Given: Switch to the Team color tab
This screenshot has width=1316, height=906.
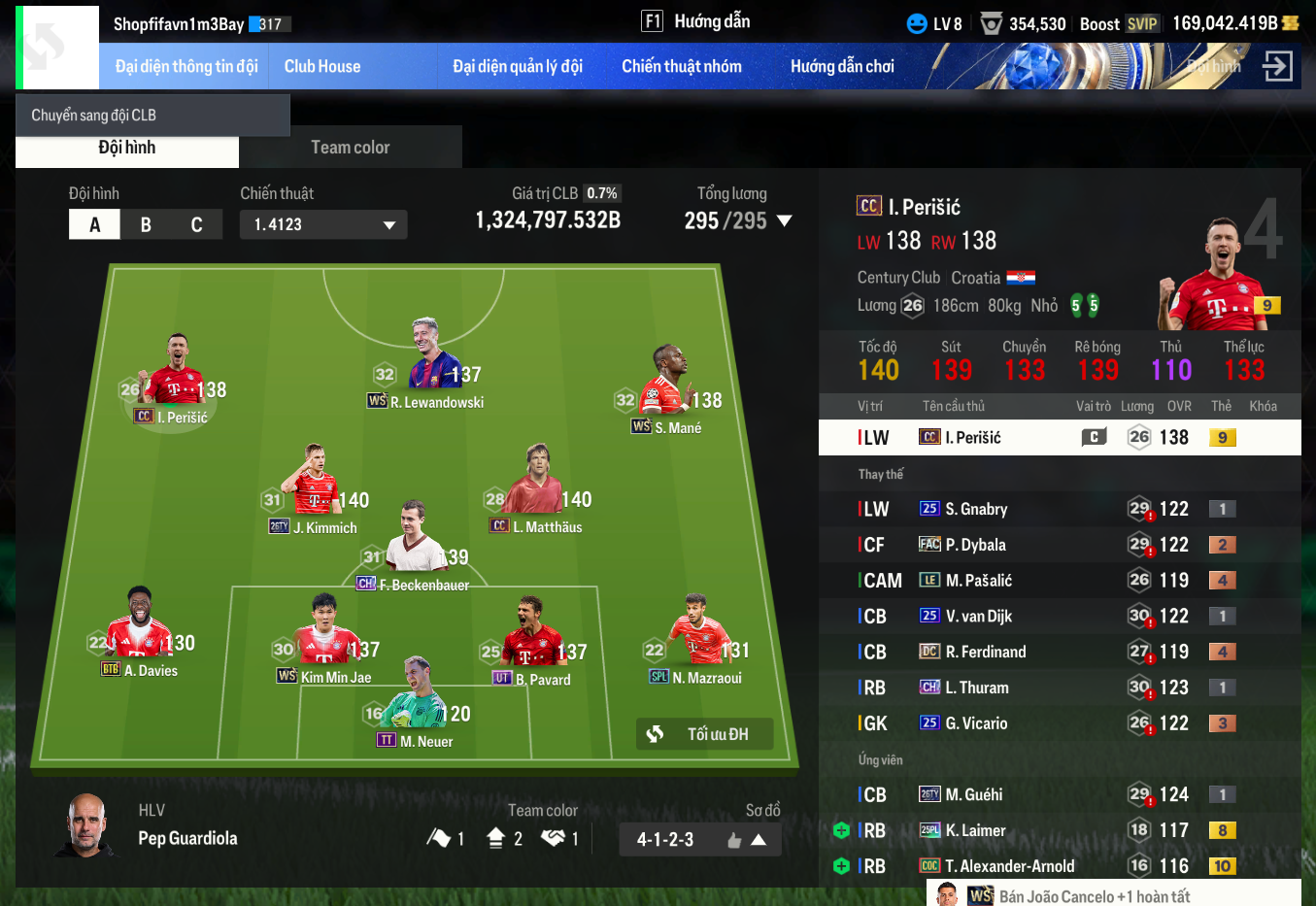Looking at the screenshot, I should click(350, 148).
